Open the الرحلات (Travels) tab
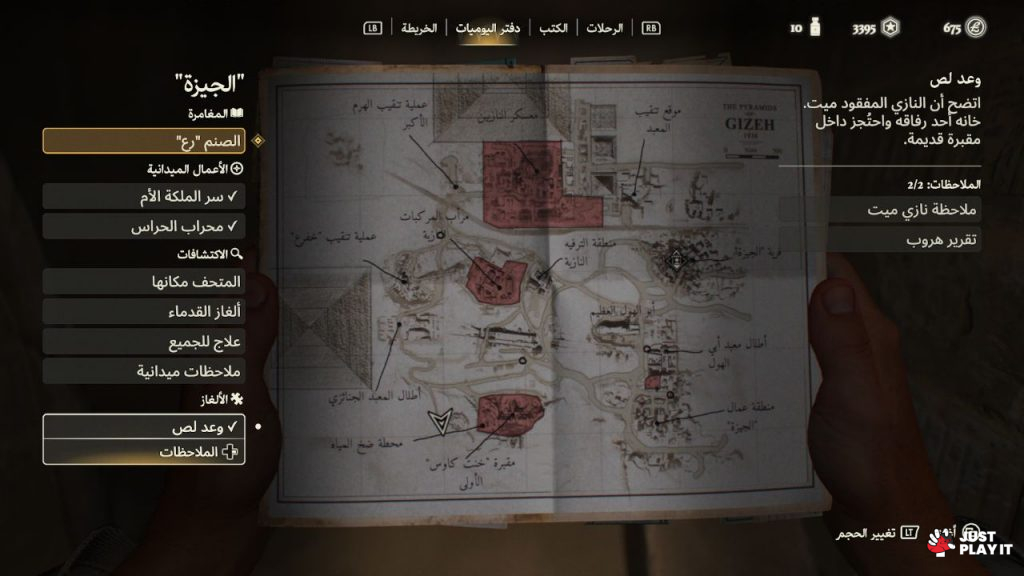This screenshot has width=1024, height=576. point(605,28)
